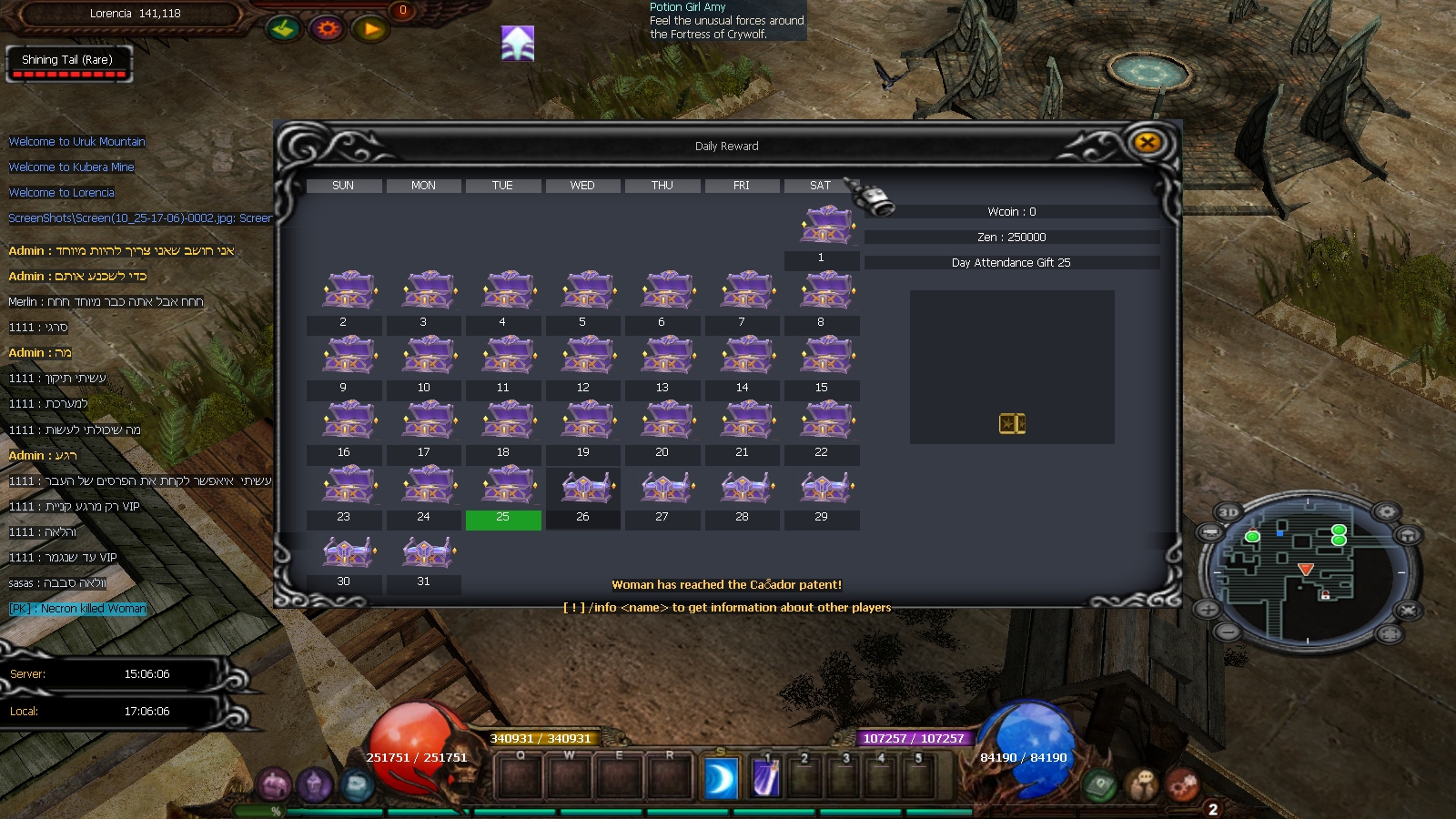Click the Welcome to Lorencia chat link
The height and width of the screenshot is (819, 1456).
(61, 192)
